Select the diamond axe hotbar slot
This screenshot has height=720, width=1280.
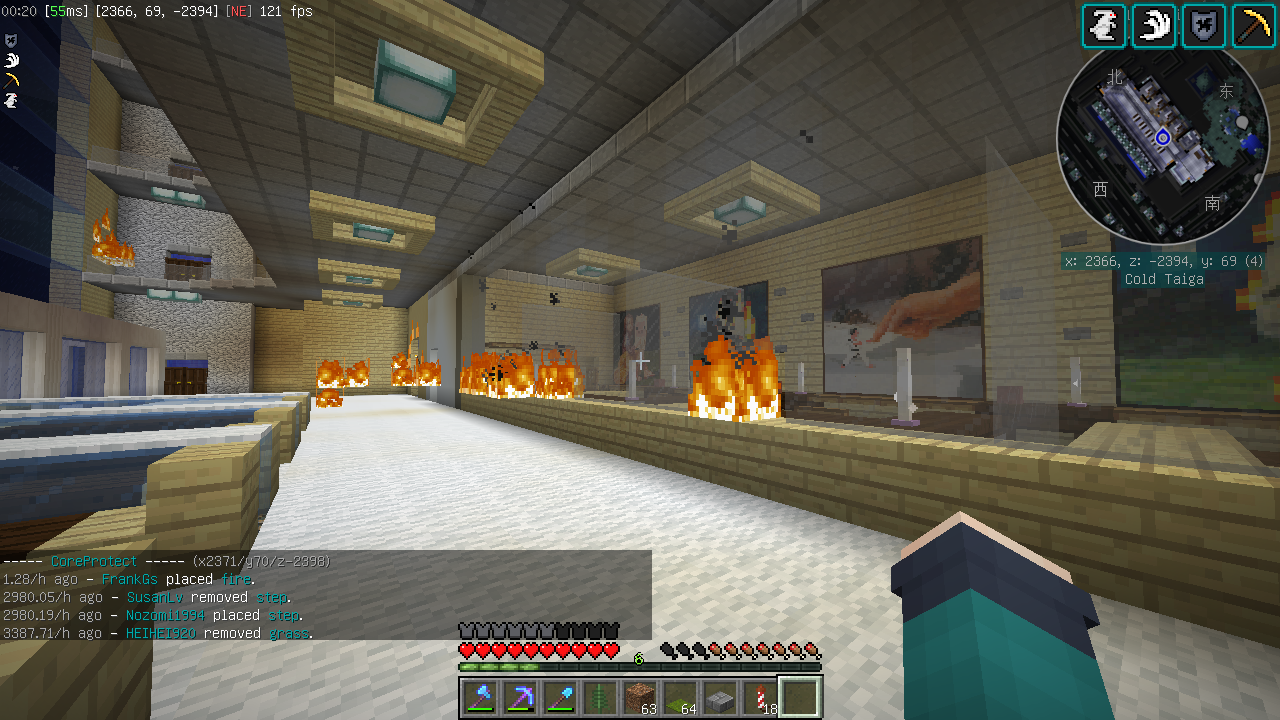click(480, 697)
